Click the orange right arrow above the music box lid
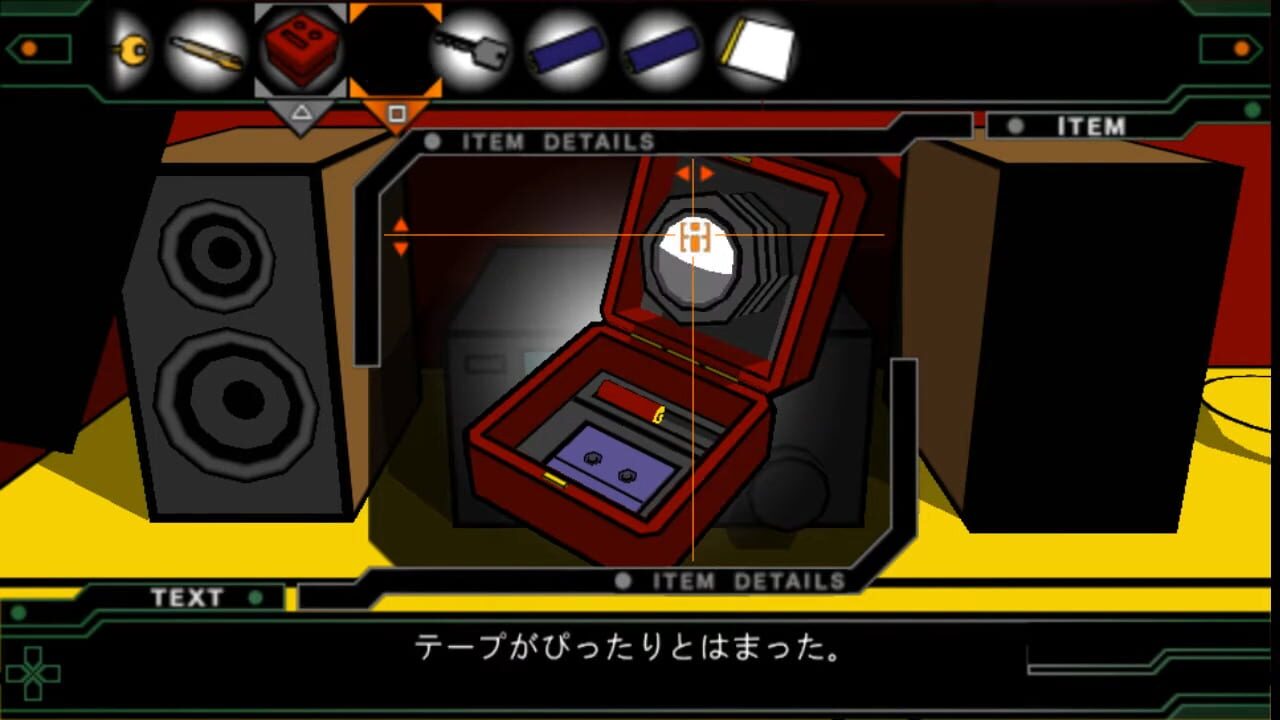 click(x=708, y=171)
